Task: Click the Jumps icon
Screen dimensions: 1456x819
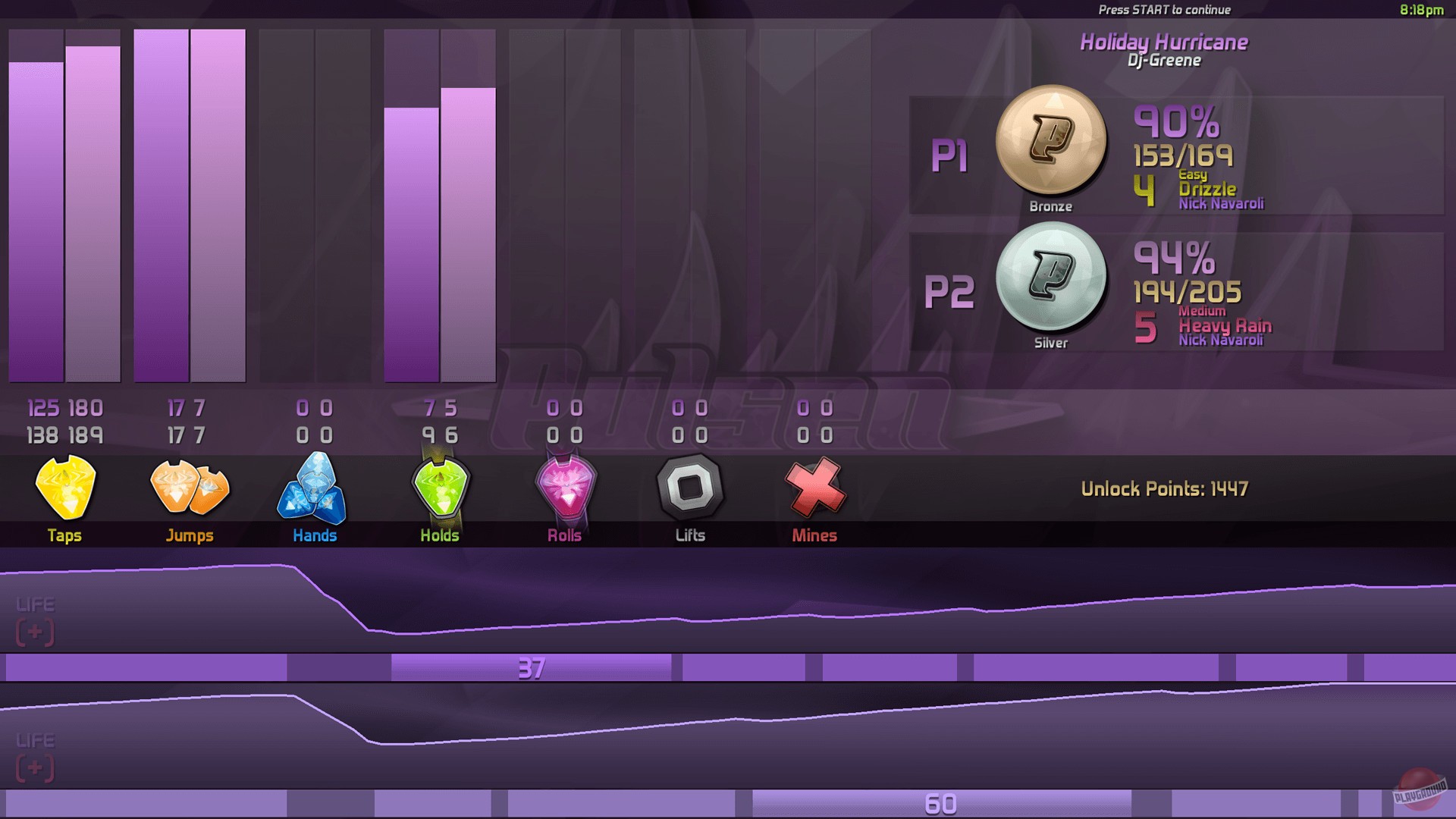Action: tap(190, 489)
